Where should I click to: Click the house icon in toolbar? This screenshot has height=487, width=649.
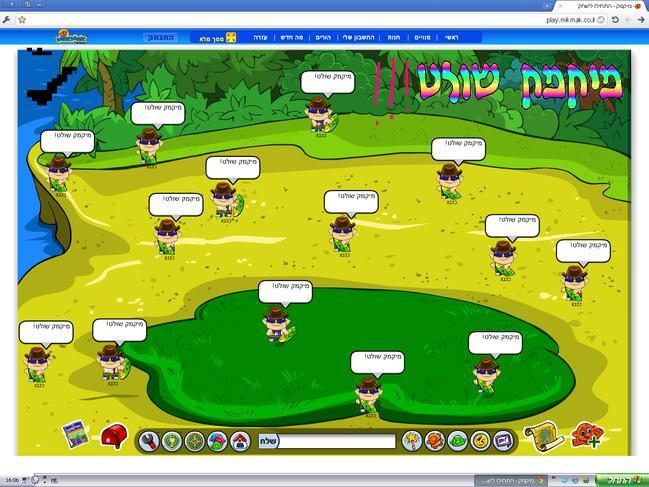240,440
